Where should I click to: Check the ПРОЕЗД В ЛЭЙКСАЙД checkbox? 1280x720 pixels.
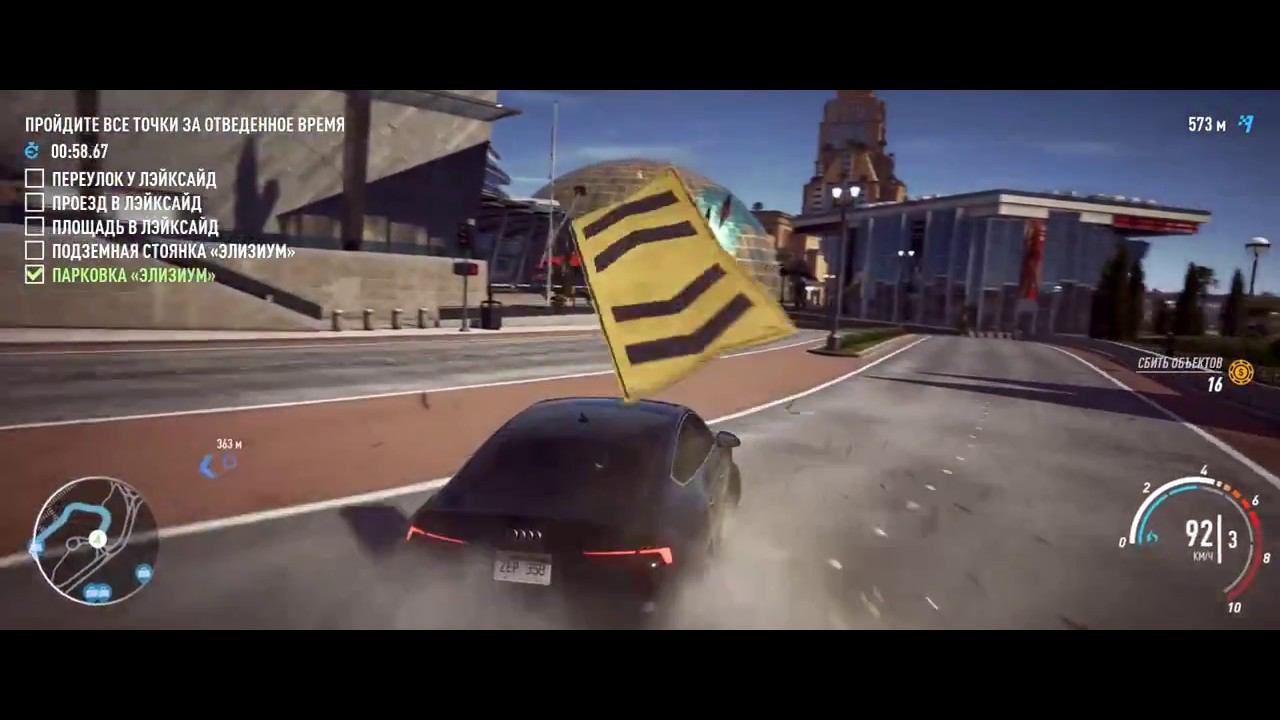point(33,202)
